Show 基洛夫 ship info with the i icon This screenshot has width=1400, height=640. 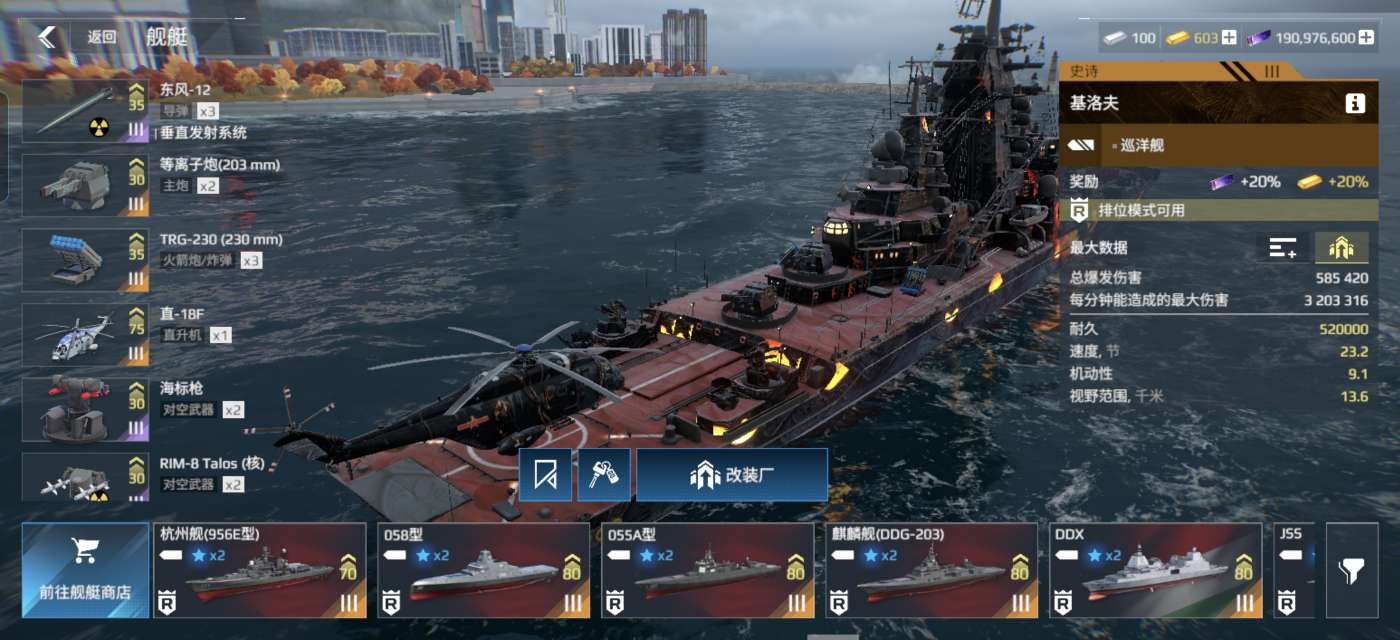coord(1355,103)
